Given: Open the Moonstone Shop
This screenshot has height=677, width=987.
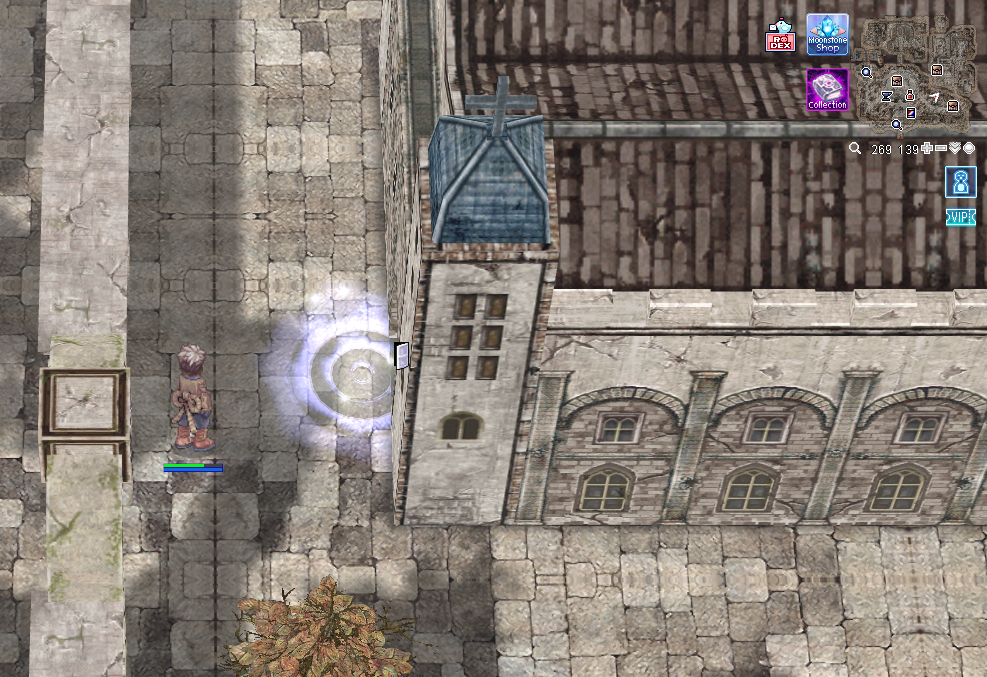Looking at the screenshot, I should pyautogui.click(x=827, y=35).
